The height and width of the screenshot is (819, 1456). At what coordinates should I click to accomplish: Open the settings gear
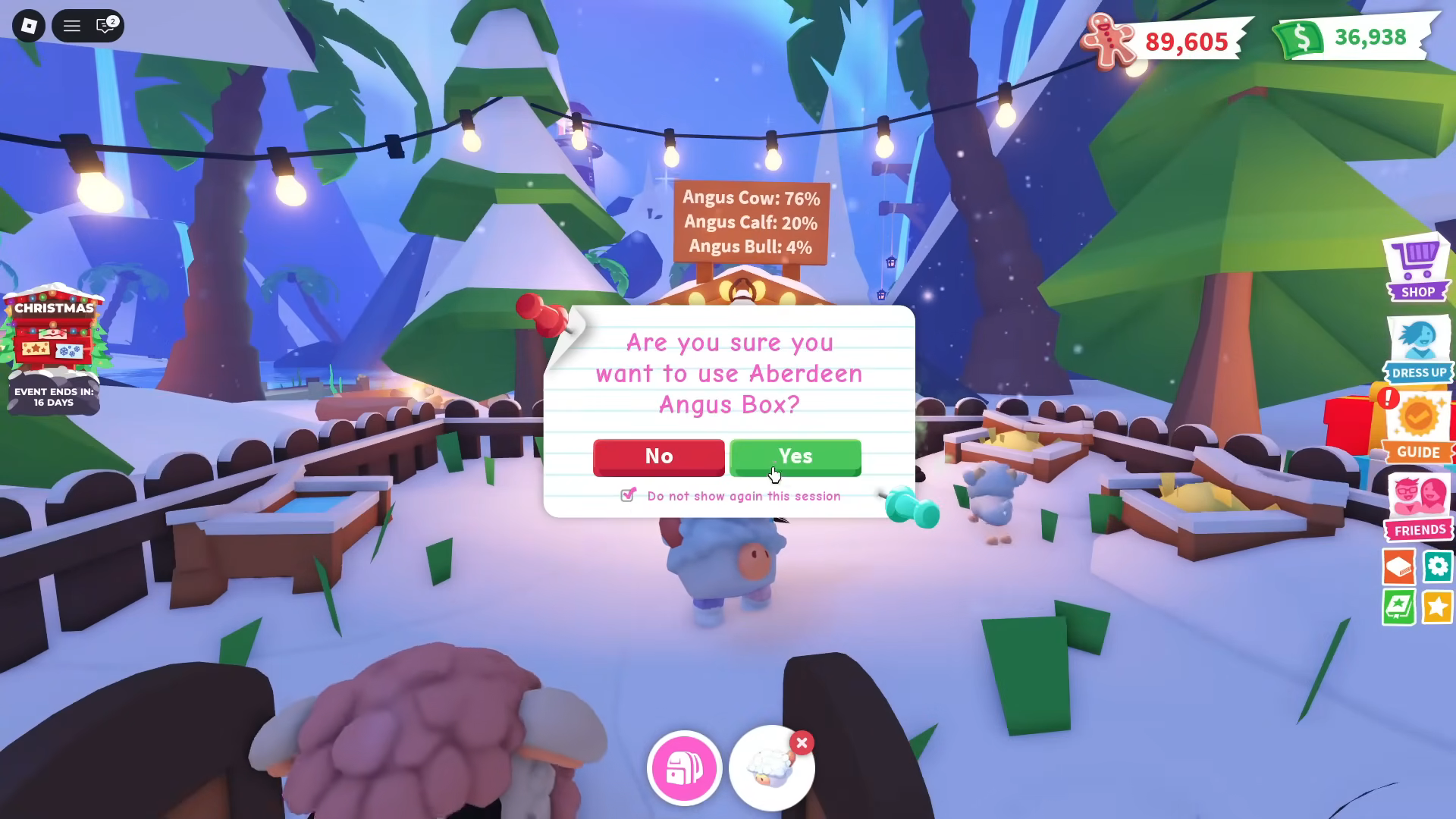[1438, 566]
